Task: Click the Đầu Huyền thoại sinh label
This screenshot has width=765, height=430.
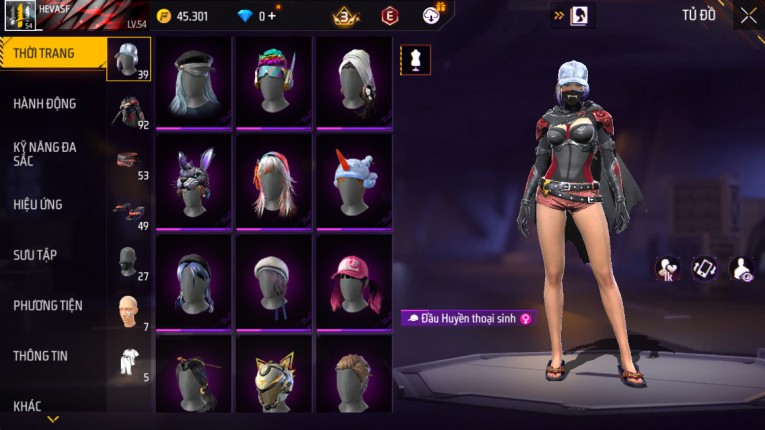Action: (x=468, y=318)
